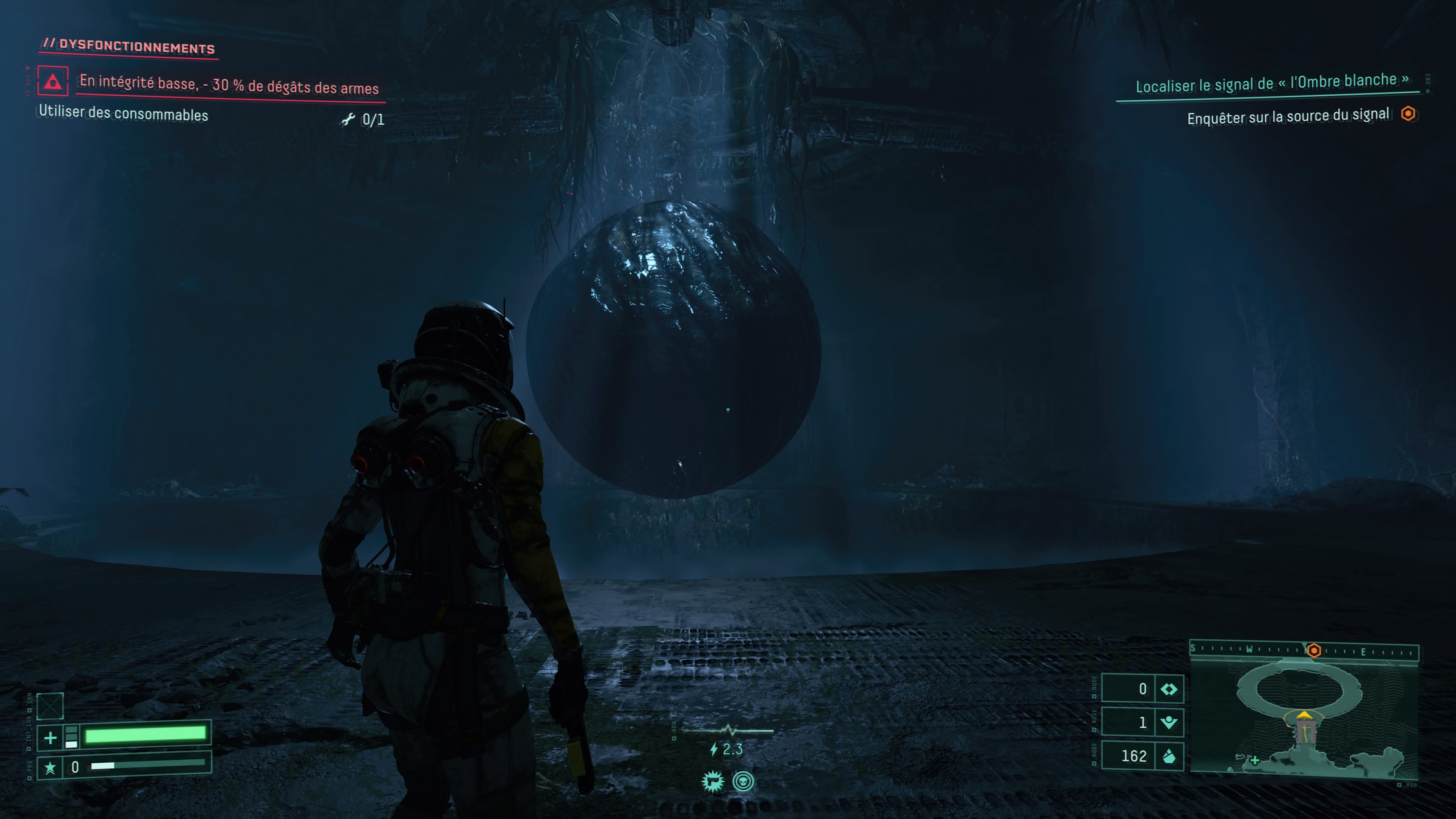Select the empty consumable slot

pos(50,706)
